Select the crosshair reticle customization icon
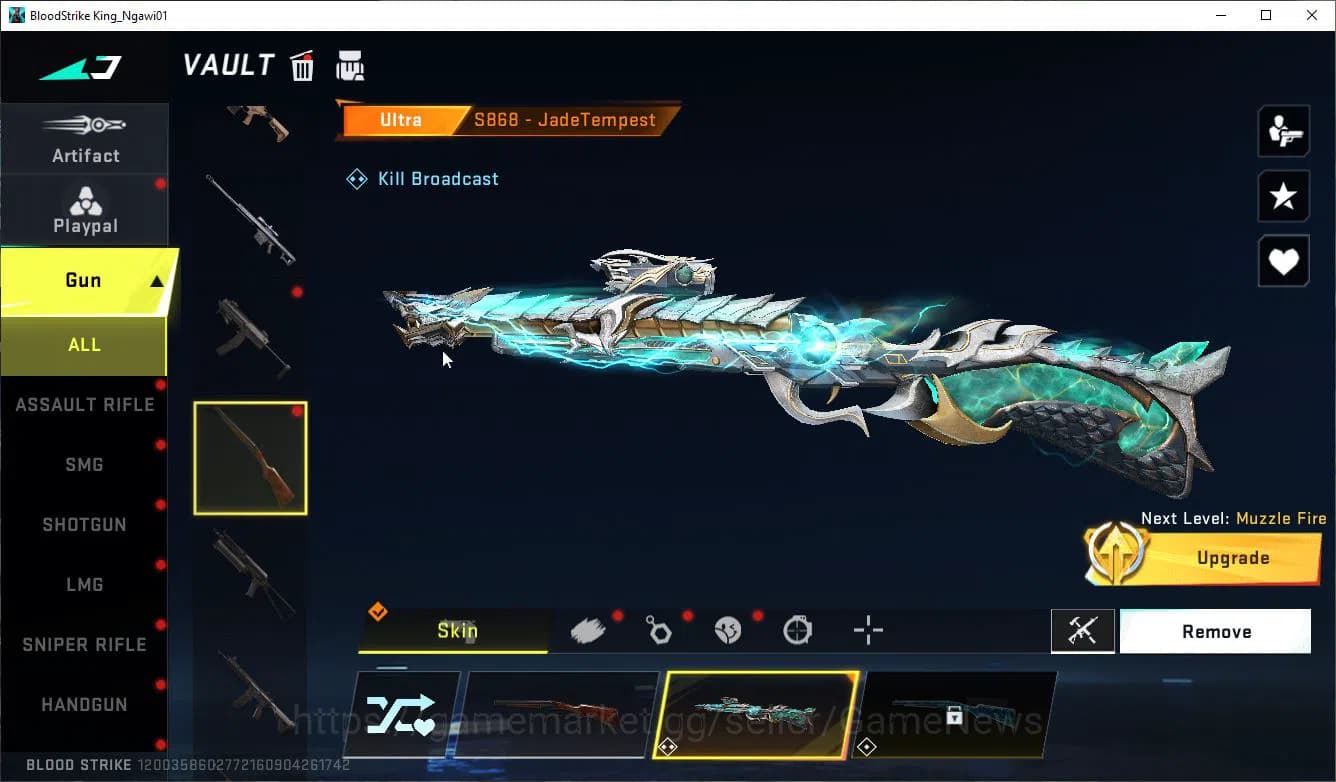 pos(867,630)
